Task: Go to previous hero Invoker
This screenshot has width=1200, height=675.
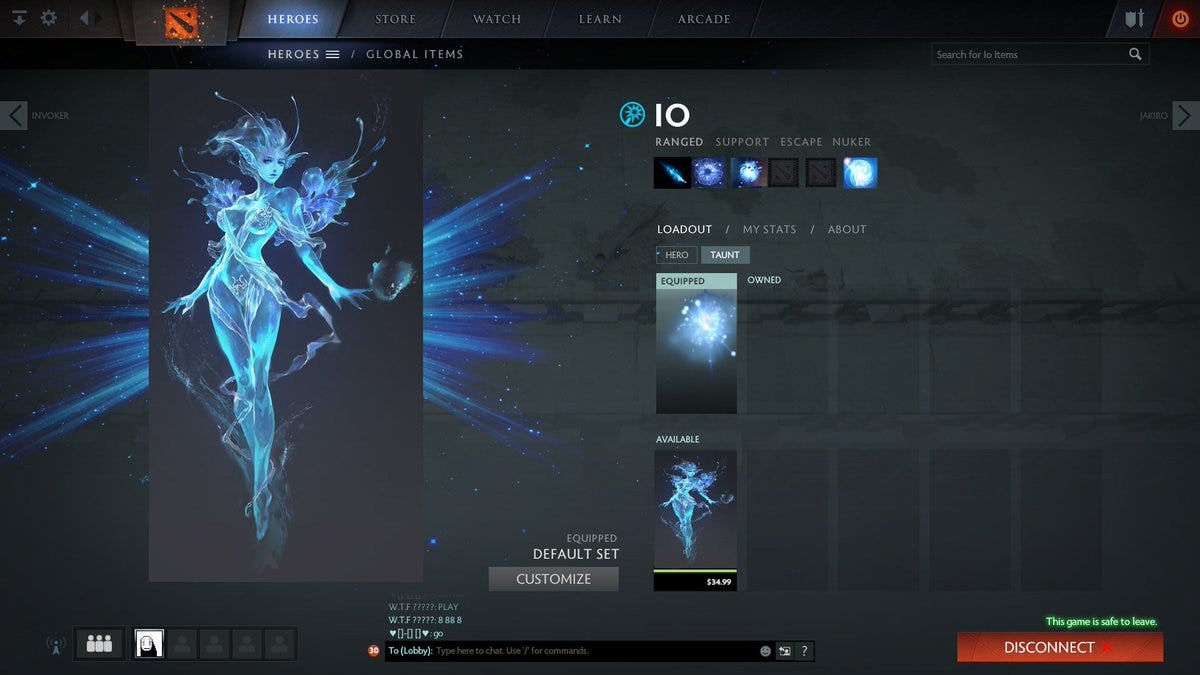Action: pyautogui.click(x=14, y=115)
